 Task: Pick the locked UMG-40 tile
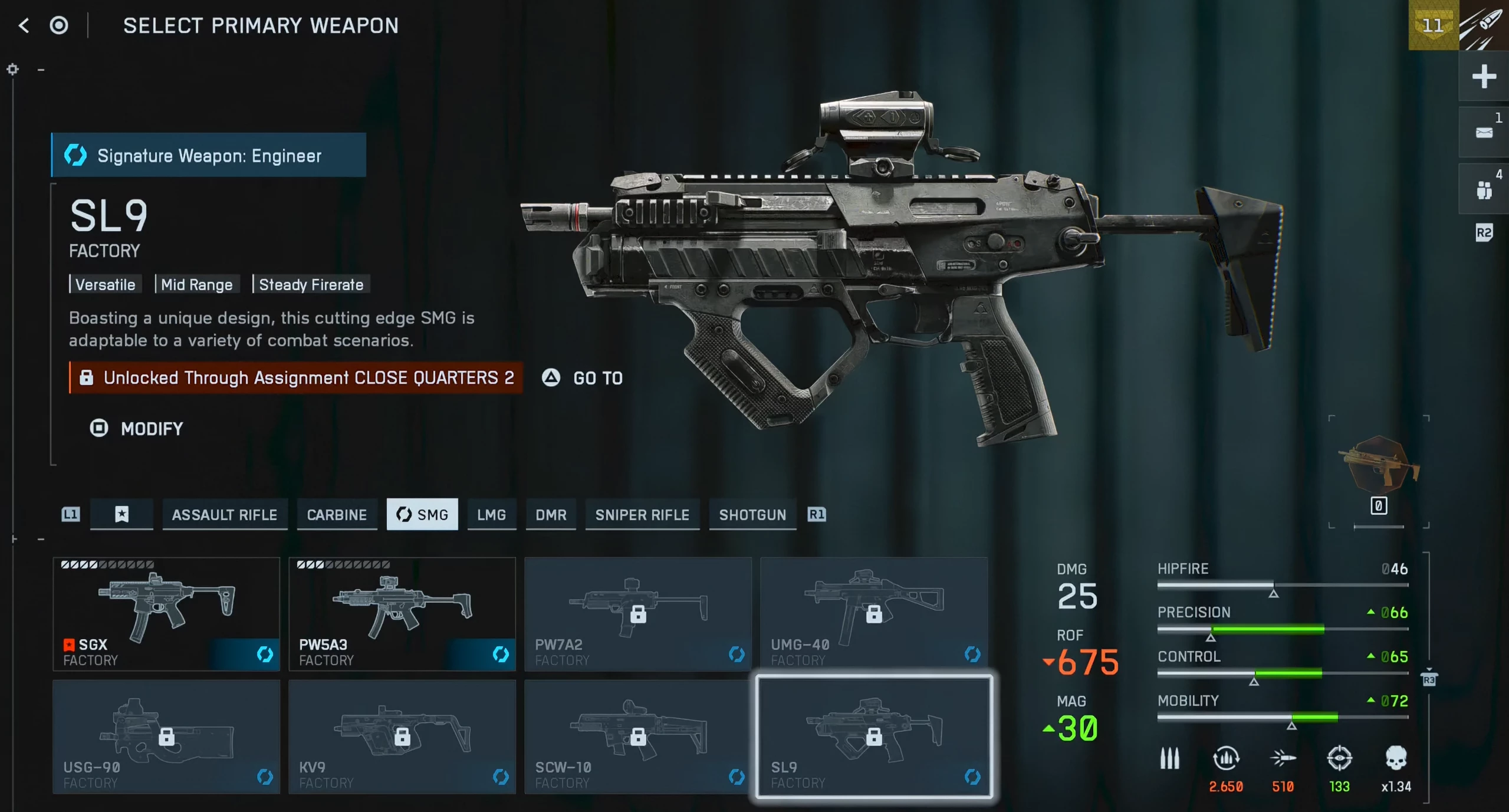point(874,614)
